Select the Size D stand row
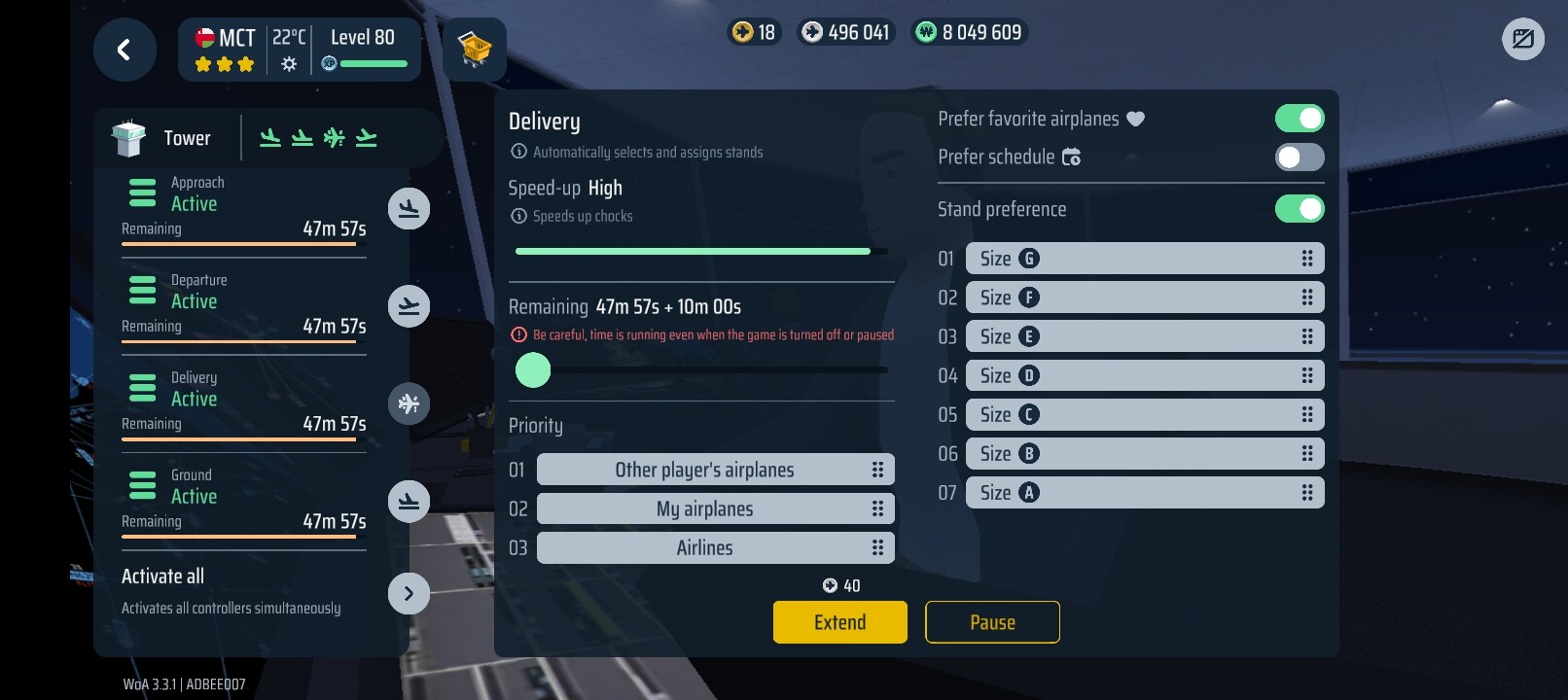 (x=1144, y=375)
